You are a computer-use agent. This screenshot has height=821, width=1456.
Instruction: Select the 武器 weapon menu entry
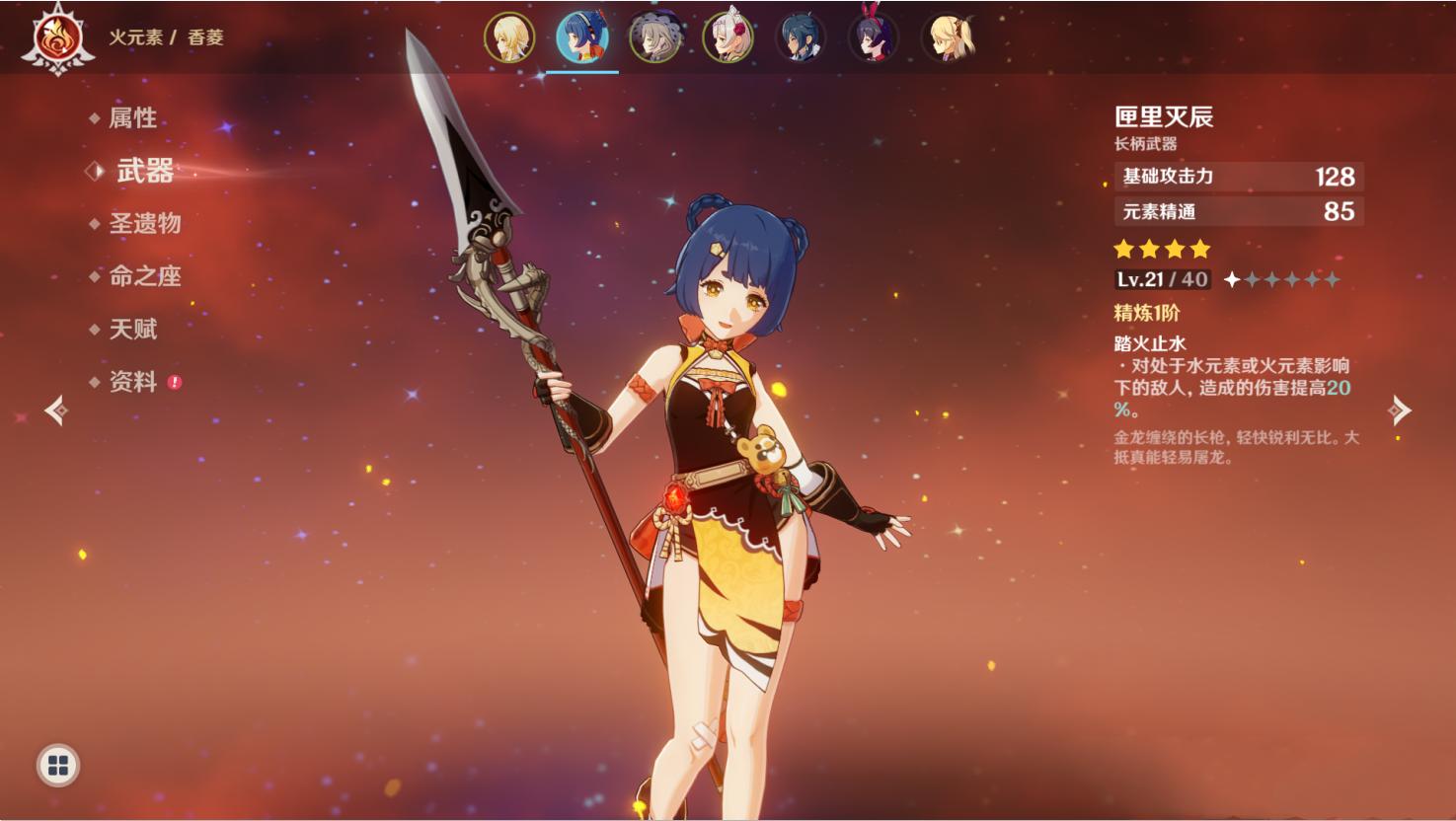[144, 171]
